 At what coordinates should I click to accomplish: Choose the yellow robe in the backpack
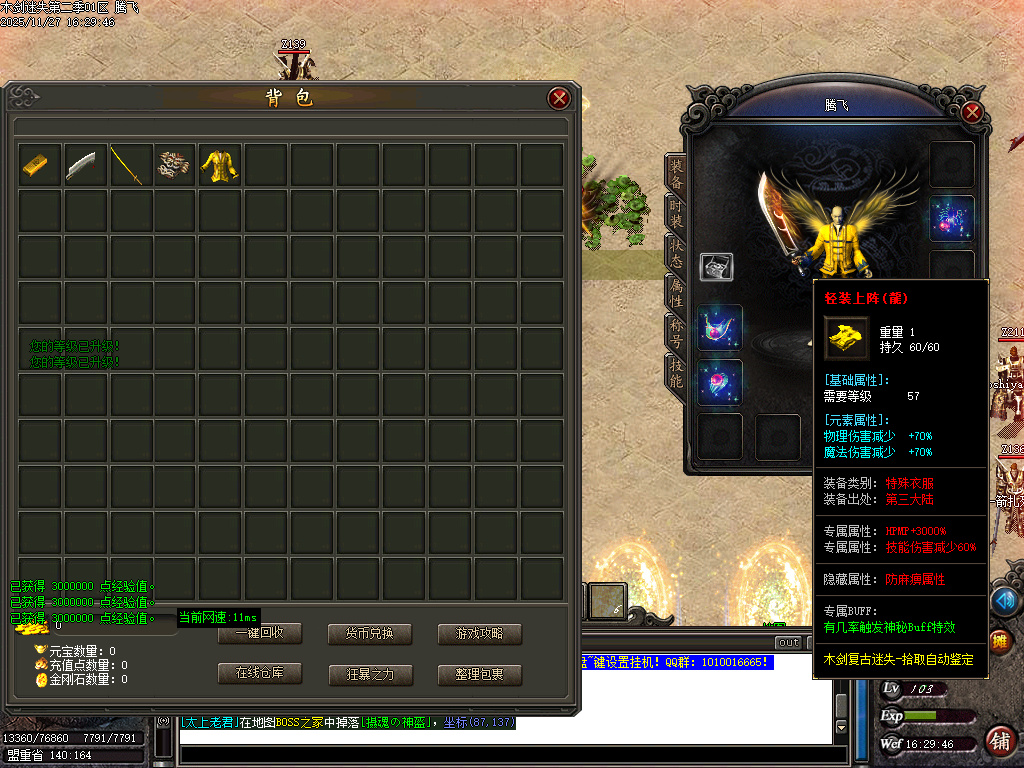(219, 164)
